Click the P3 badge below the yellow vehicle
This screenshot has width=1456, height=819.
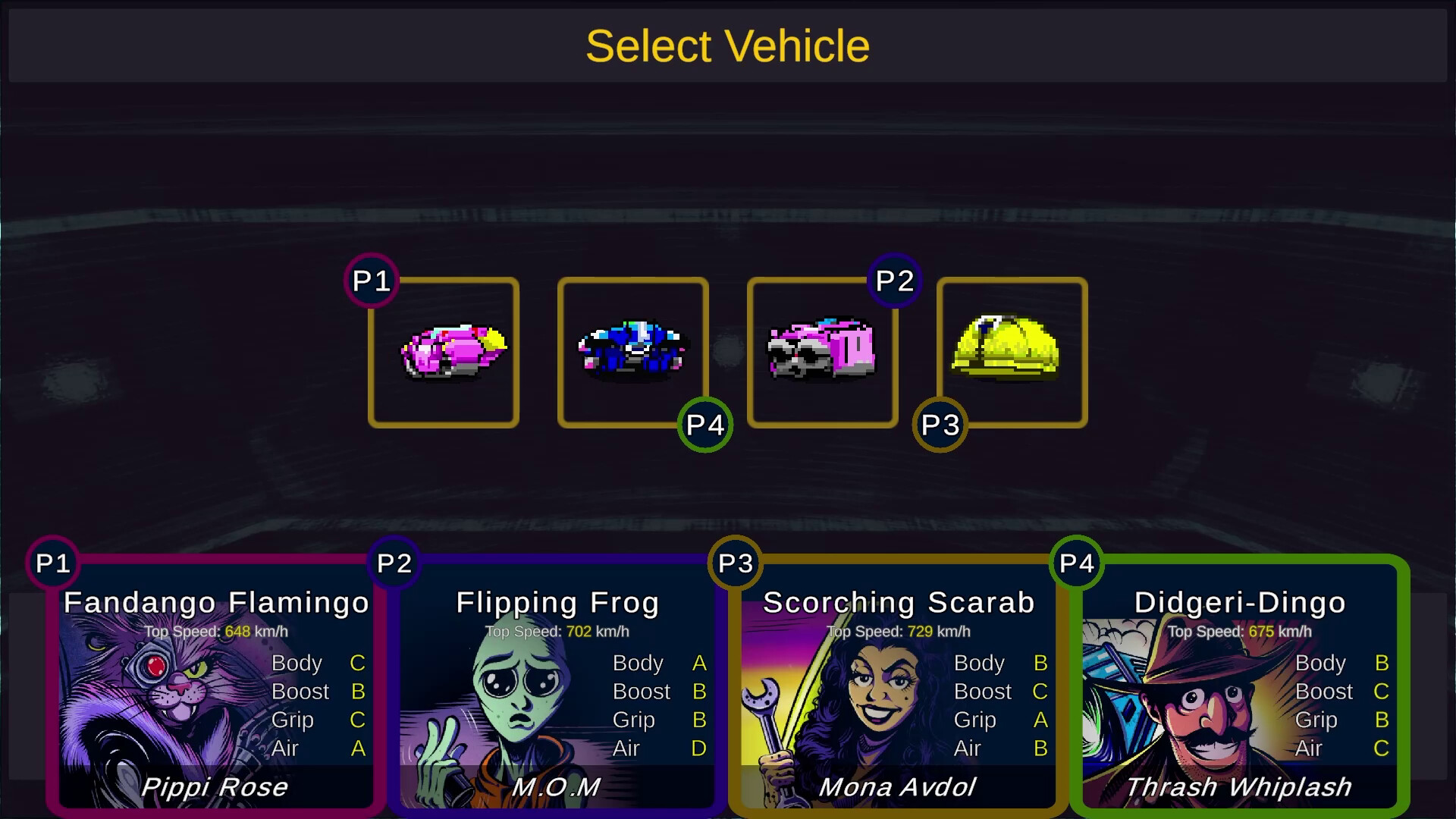coord(939,425)
